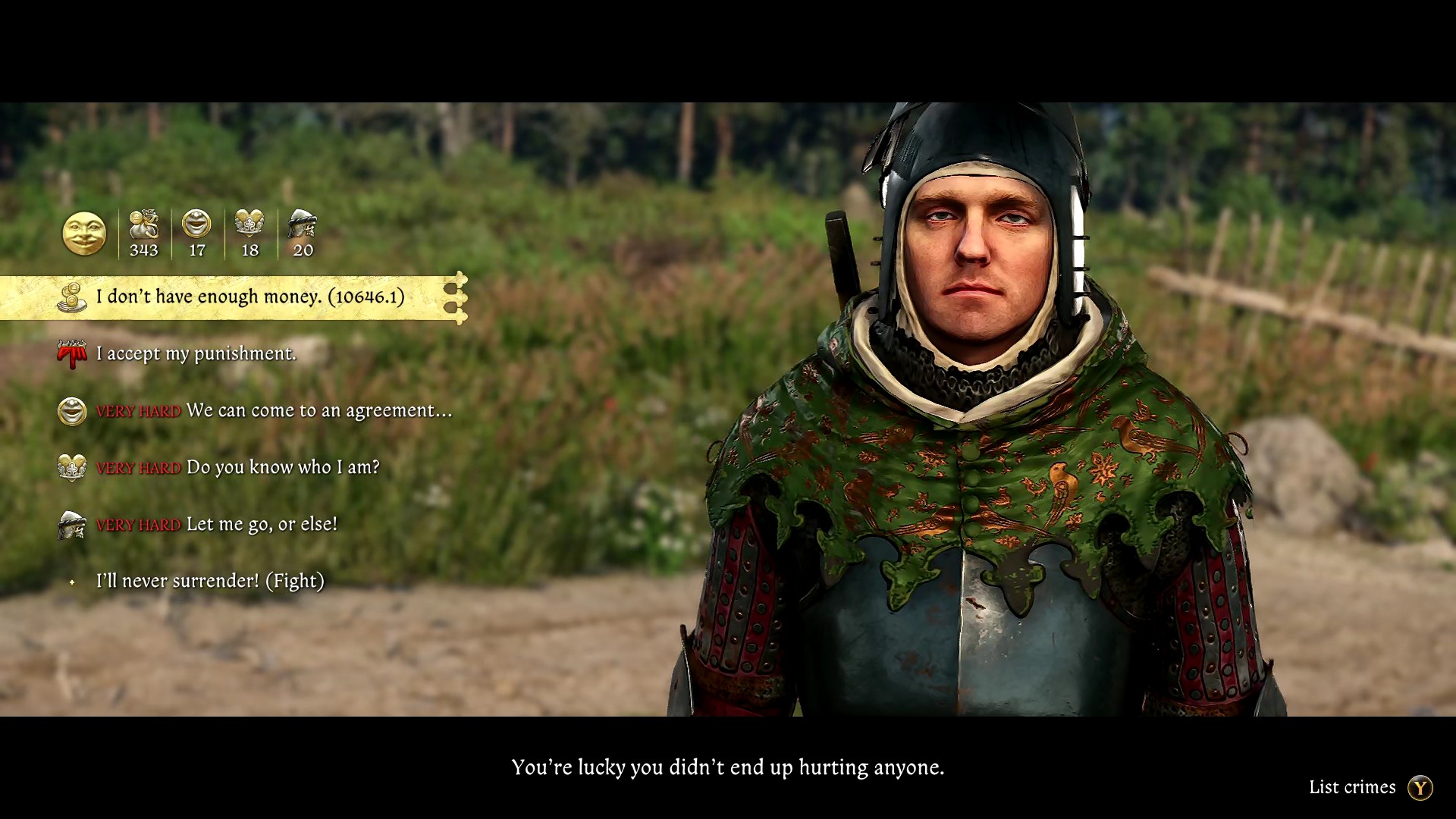The width and height of the screenshot is (1456, 819).
Task: Click the grin icon beside the agreement option
Action: [x=71, y=410]
